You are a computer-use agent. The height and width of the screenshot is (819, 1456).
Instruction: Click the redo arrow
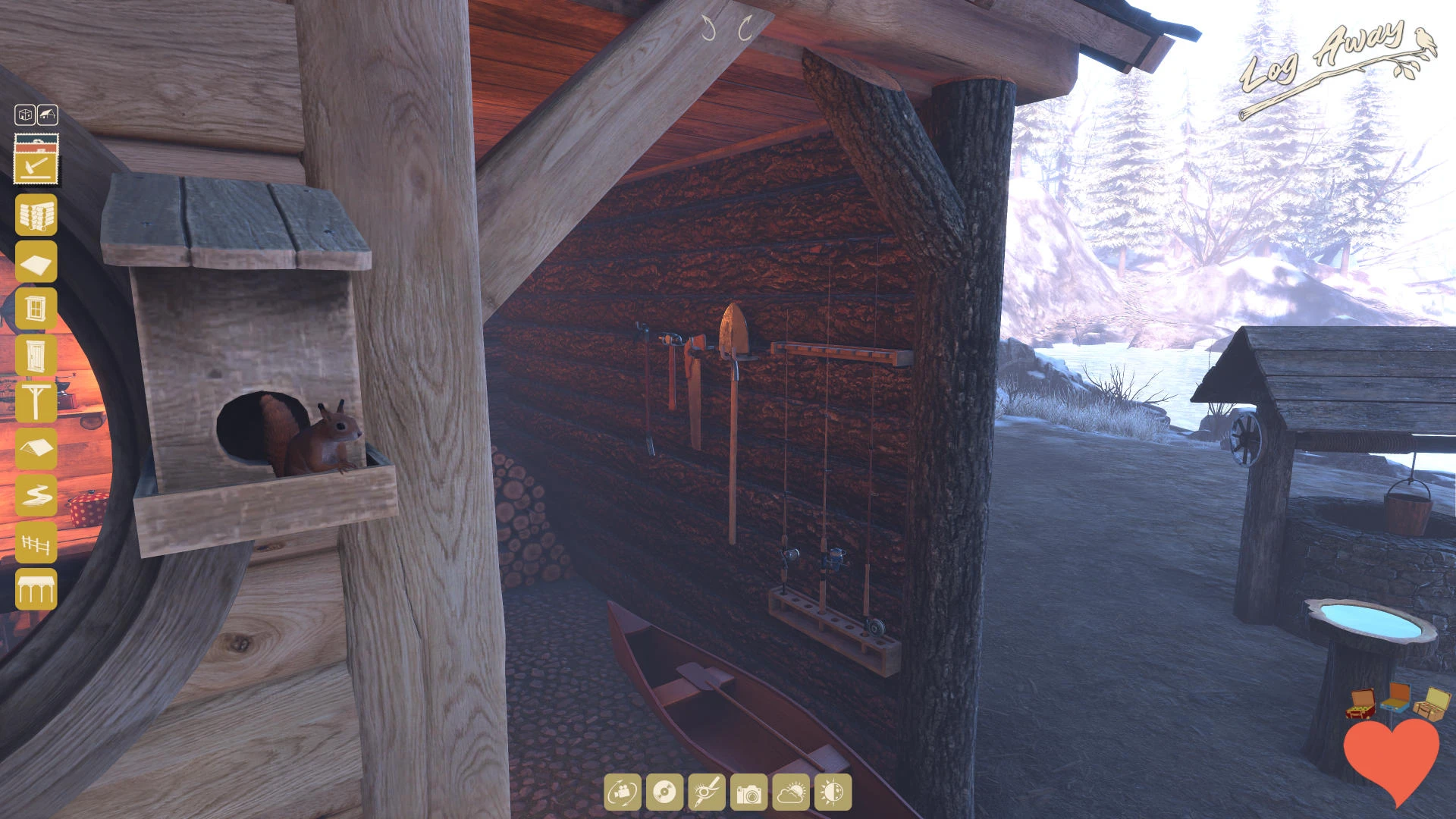click(745, 30)
